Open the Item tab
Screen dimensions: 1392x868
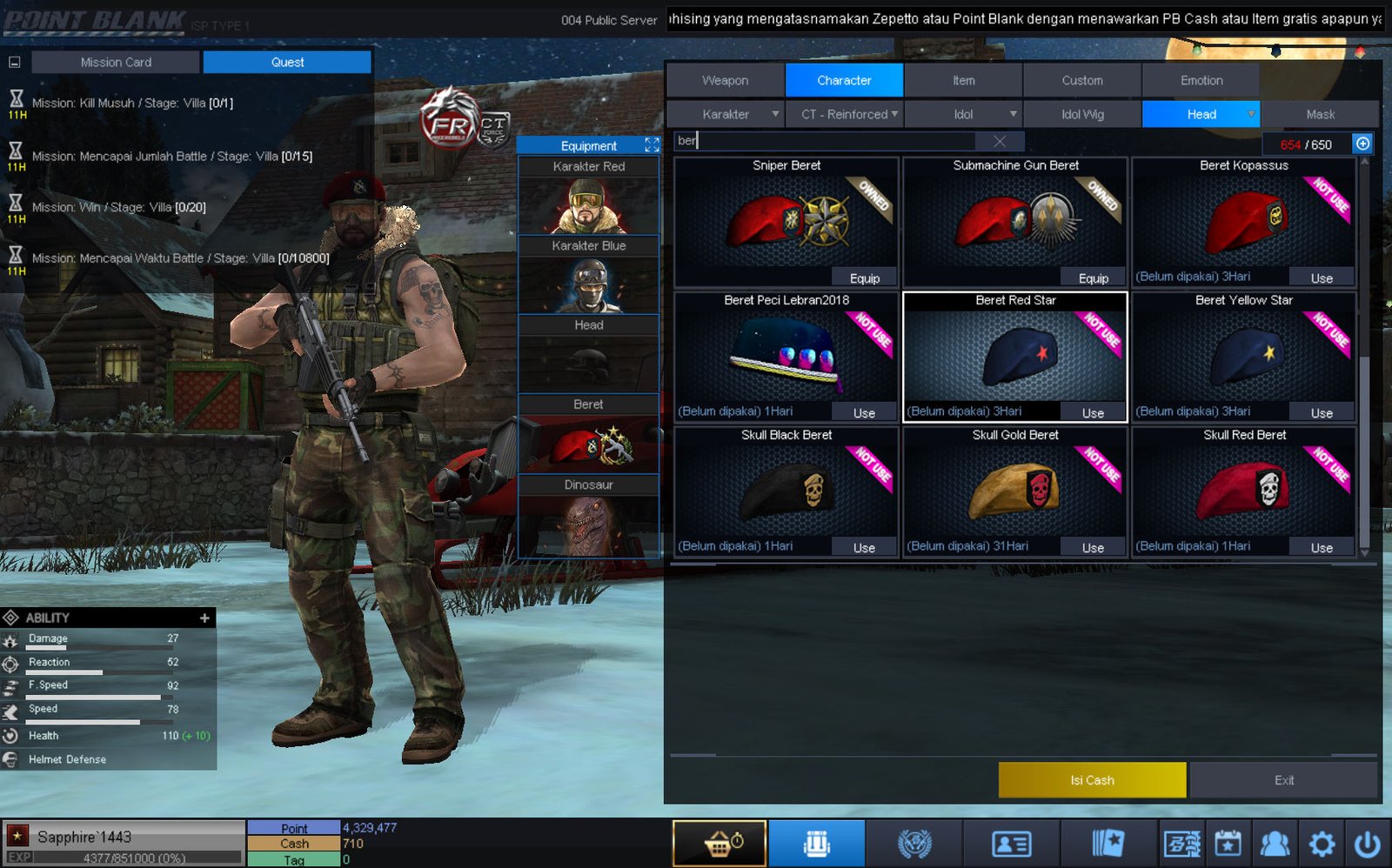(963, 80)
